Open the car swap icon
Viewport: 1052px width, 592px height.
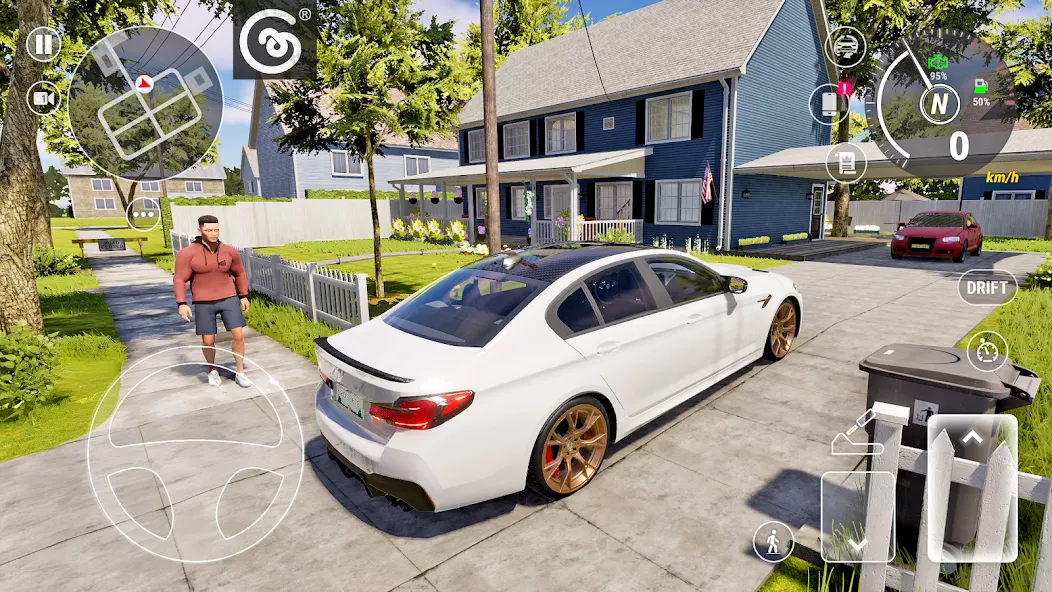coord(846,46)
